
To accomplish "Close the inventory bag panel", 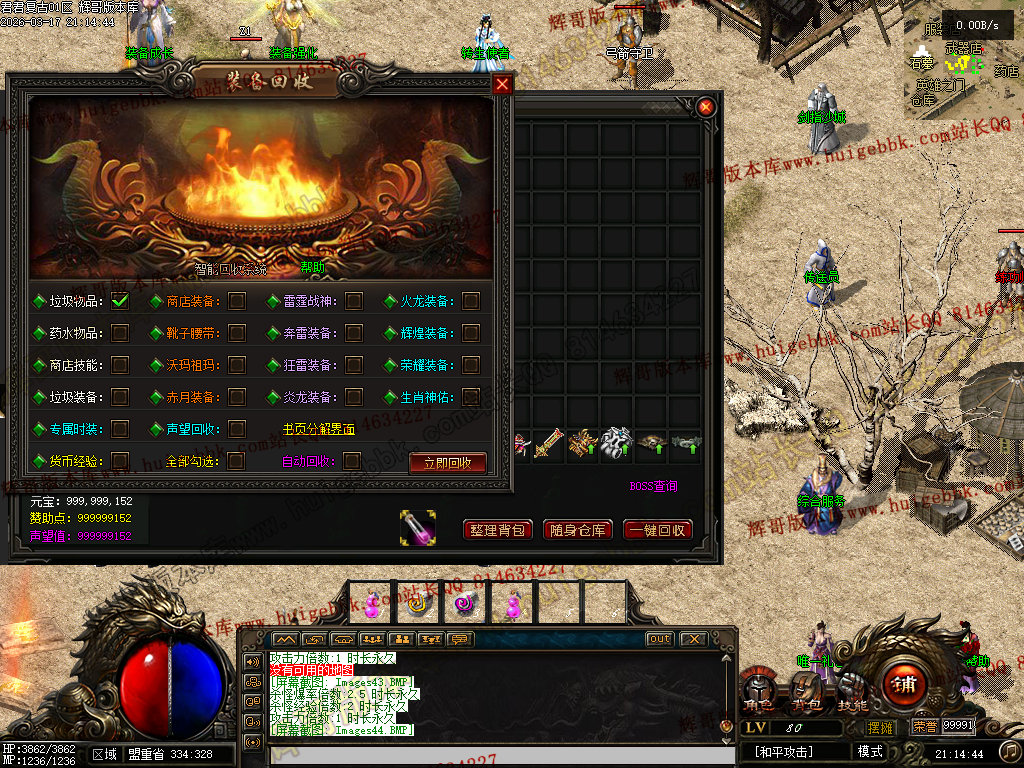I will 706,107.
